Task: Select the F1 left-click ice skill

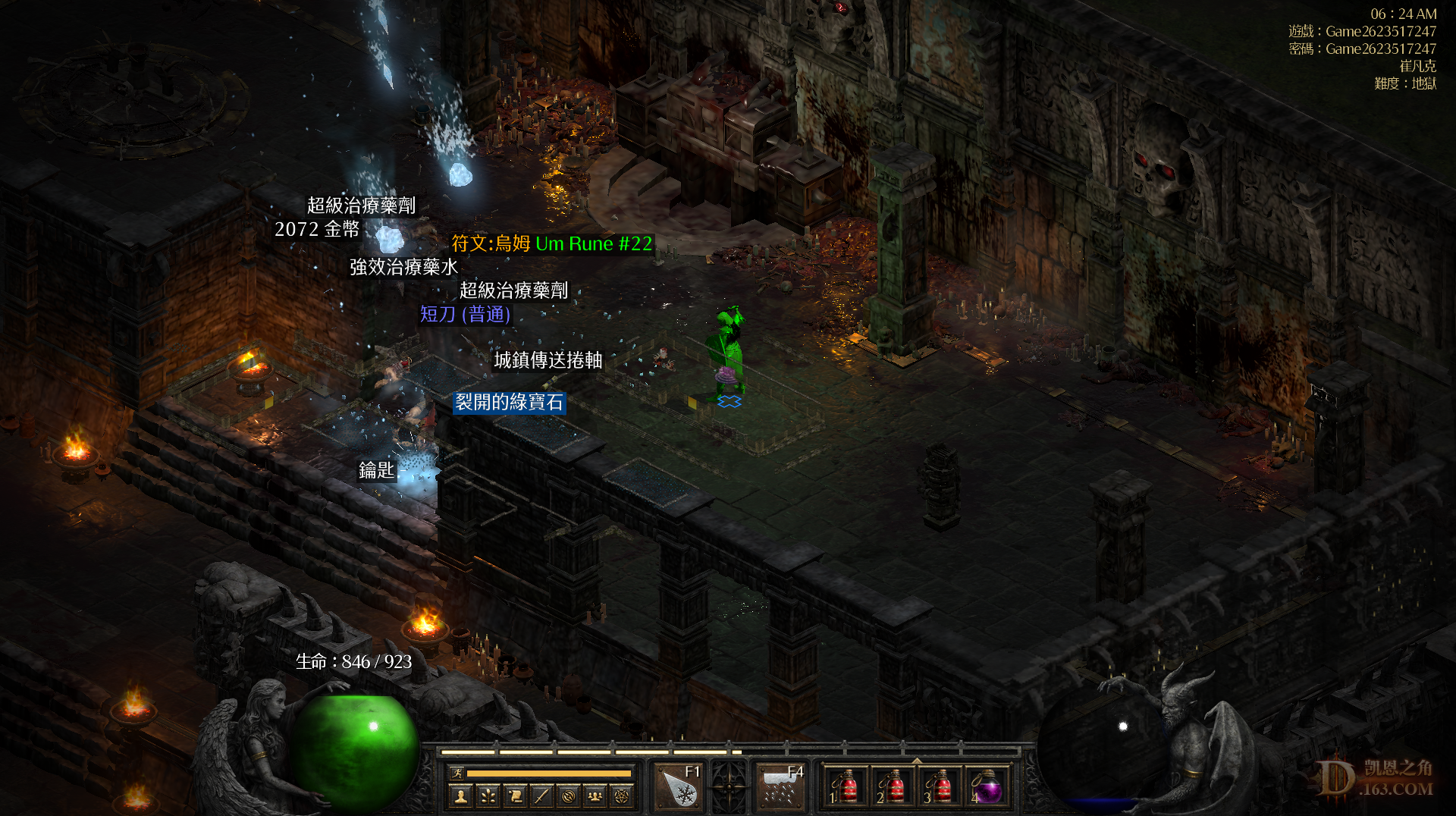Action: pos(679,787)
